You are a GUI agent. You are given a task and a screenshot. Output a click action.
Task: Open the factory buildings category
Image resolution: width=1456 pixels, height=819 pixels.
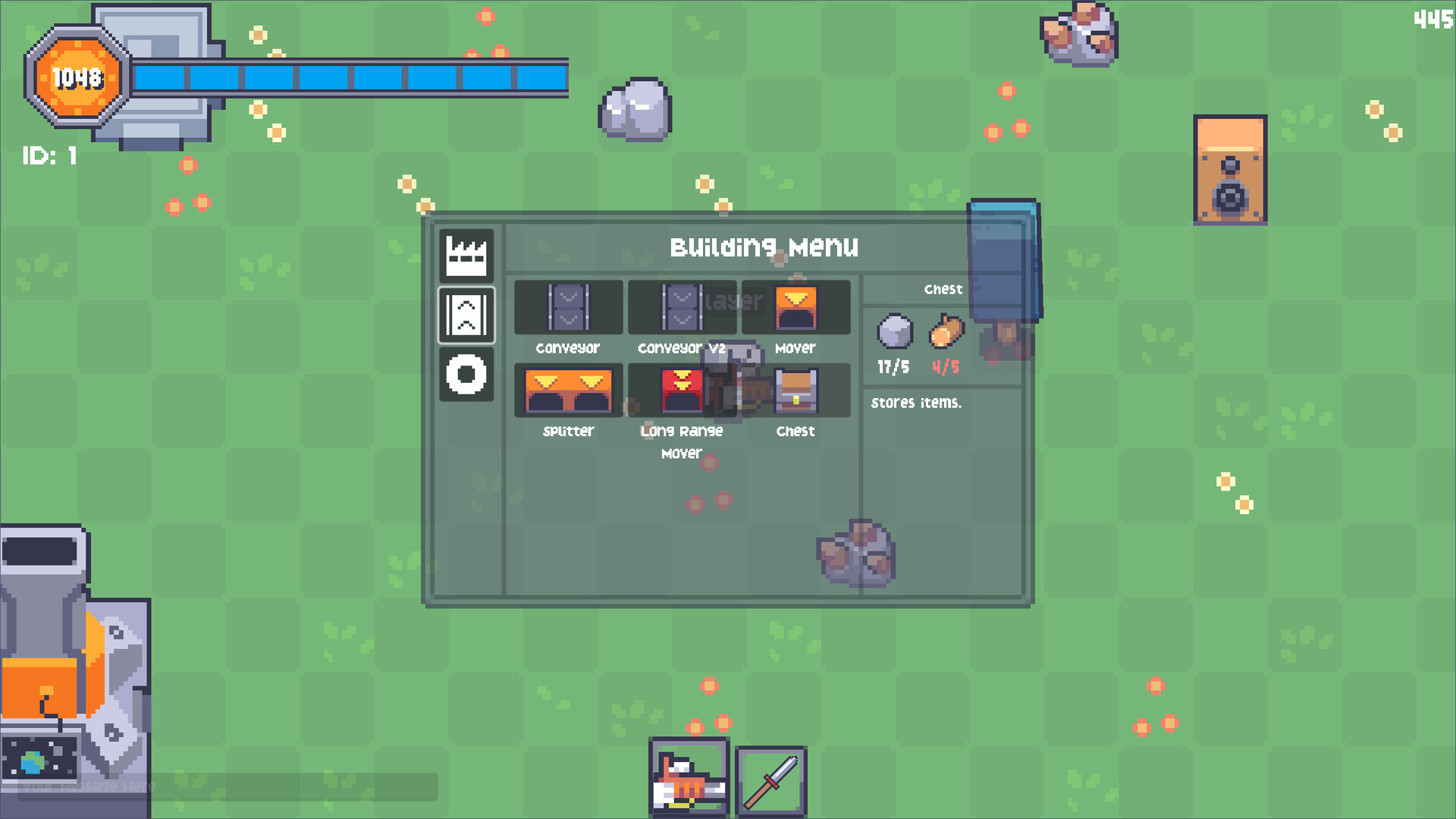466,255
